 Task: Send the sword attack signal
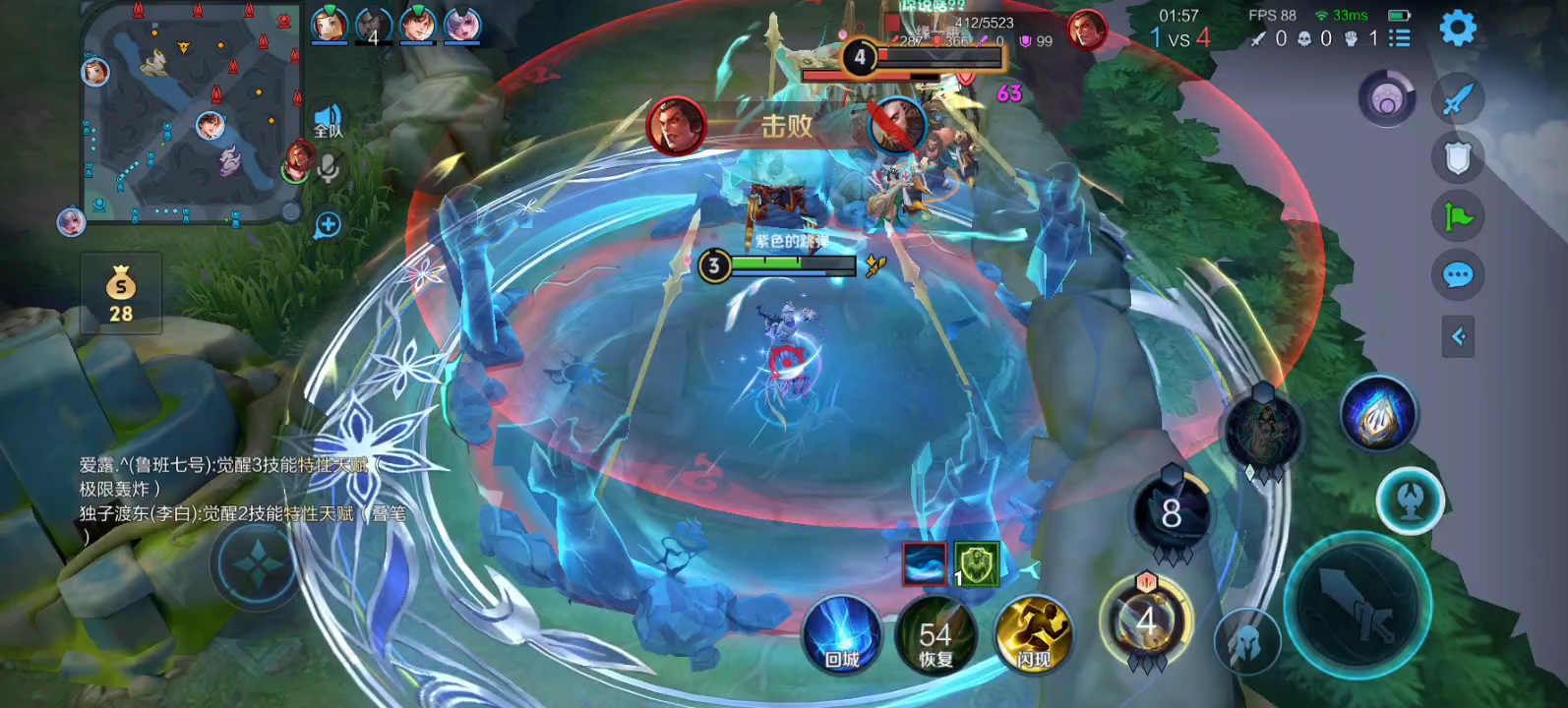tap(1457, 98)
